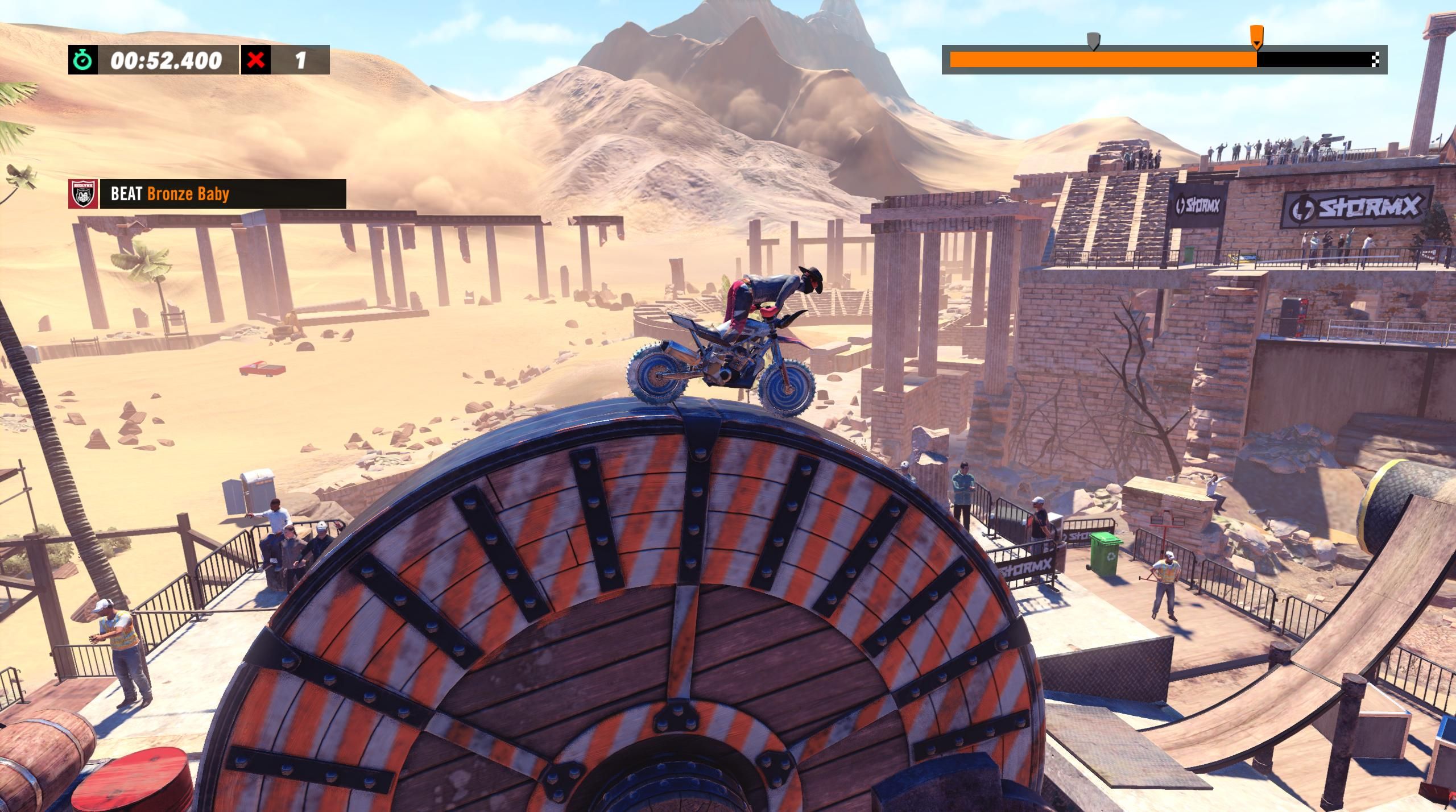Click the checkered flag at the progress bar end

(1377, 59)
